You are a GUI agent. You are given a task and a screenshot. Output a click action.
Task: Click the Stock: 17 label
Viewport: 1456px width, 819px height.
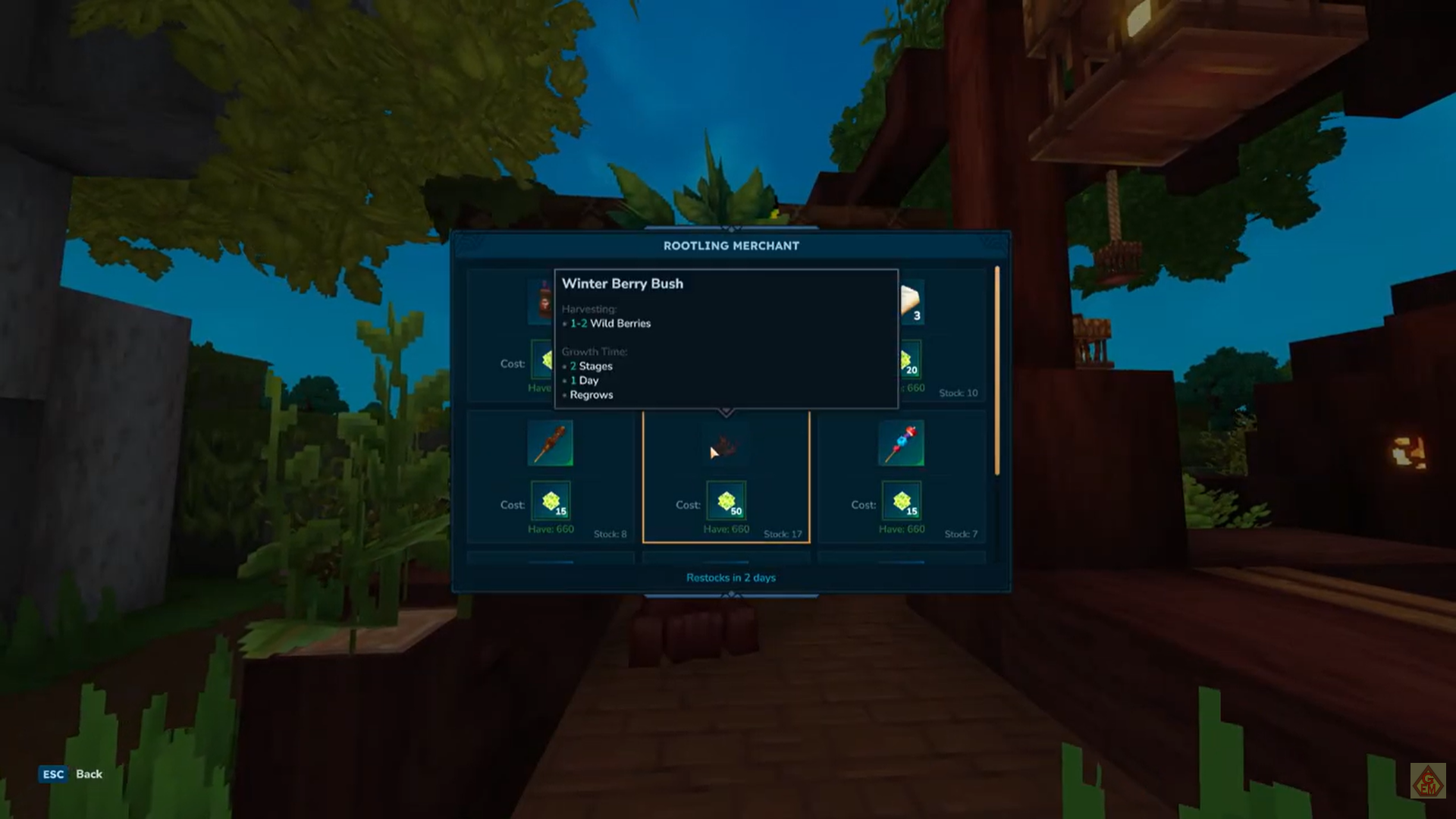[x=781, y=534]
